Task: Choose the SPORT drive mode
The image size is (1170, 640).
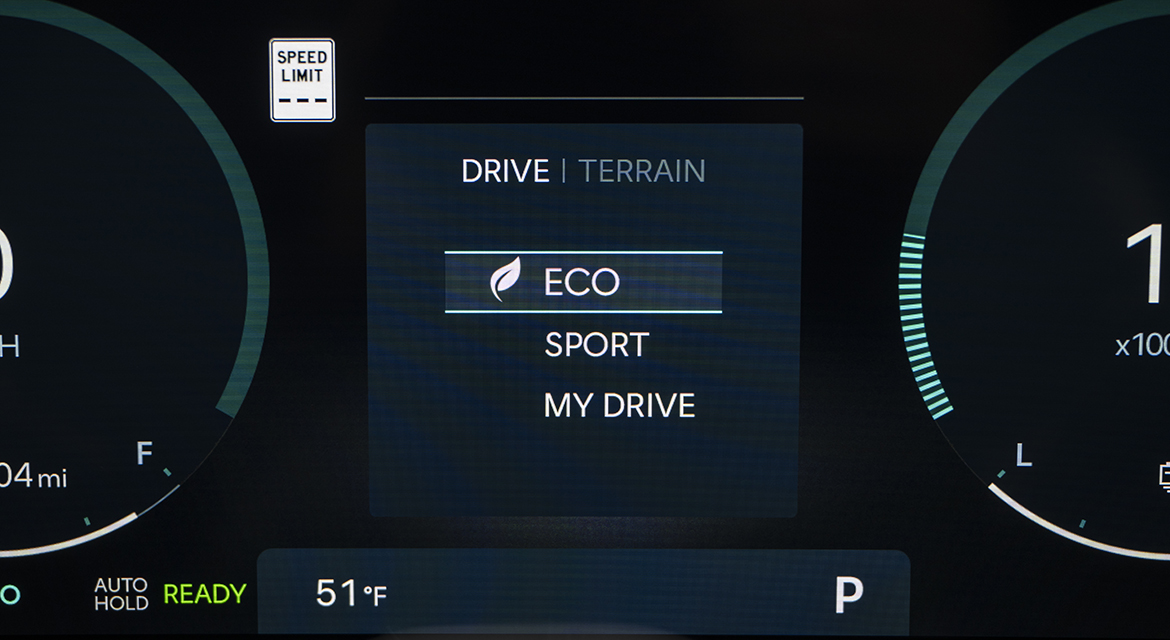Action: click(596, 345)
